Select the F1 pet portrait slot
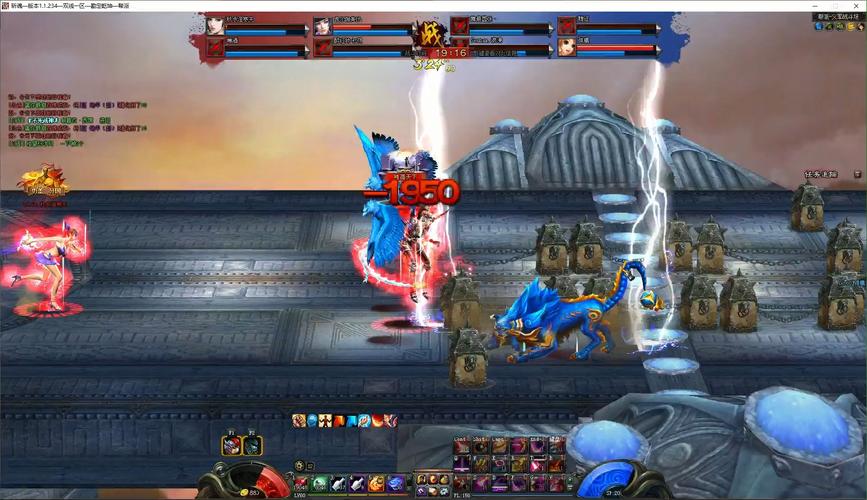This screenshot has height=500, width=867. (x=230, y=446)
